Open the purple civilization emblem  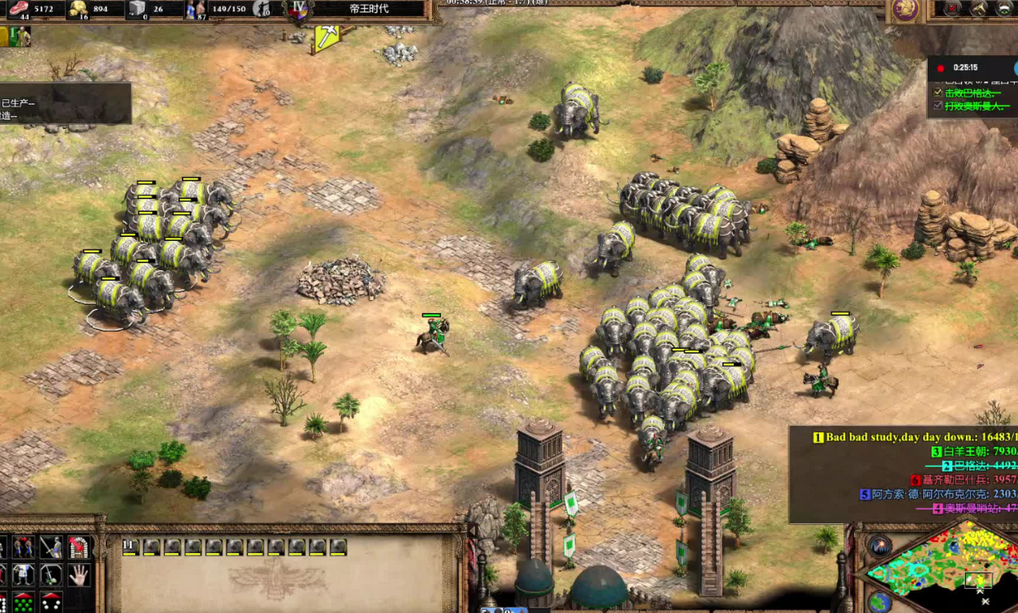pos(907,10)
